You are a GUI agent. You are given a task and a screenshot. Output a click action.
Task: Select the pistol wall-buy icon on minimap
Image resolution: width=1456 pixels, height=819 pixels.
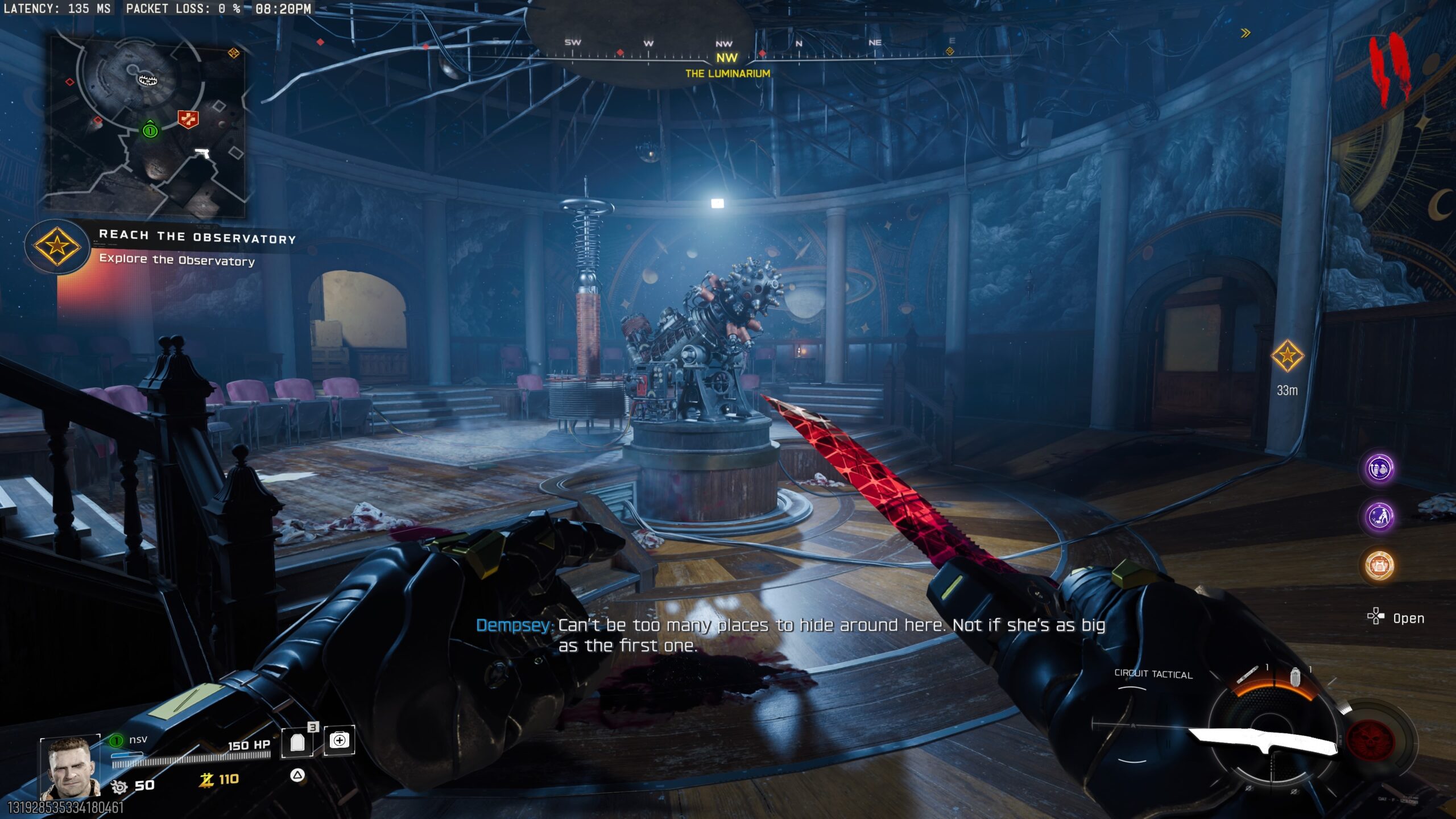[202, 154]
